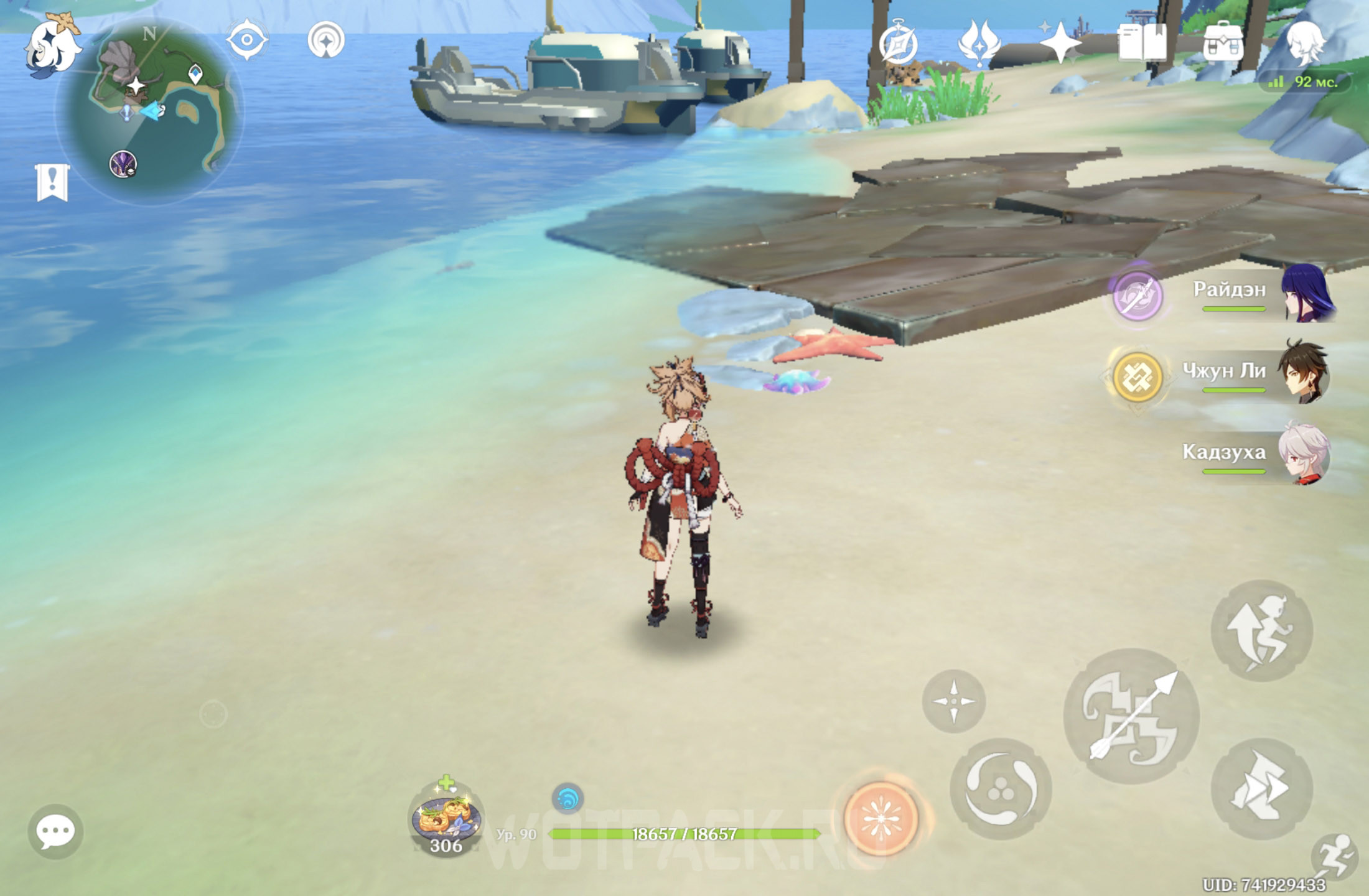Tap the dash sprint button

pos(1261,788)
